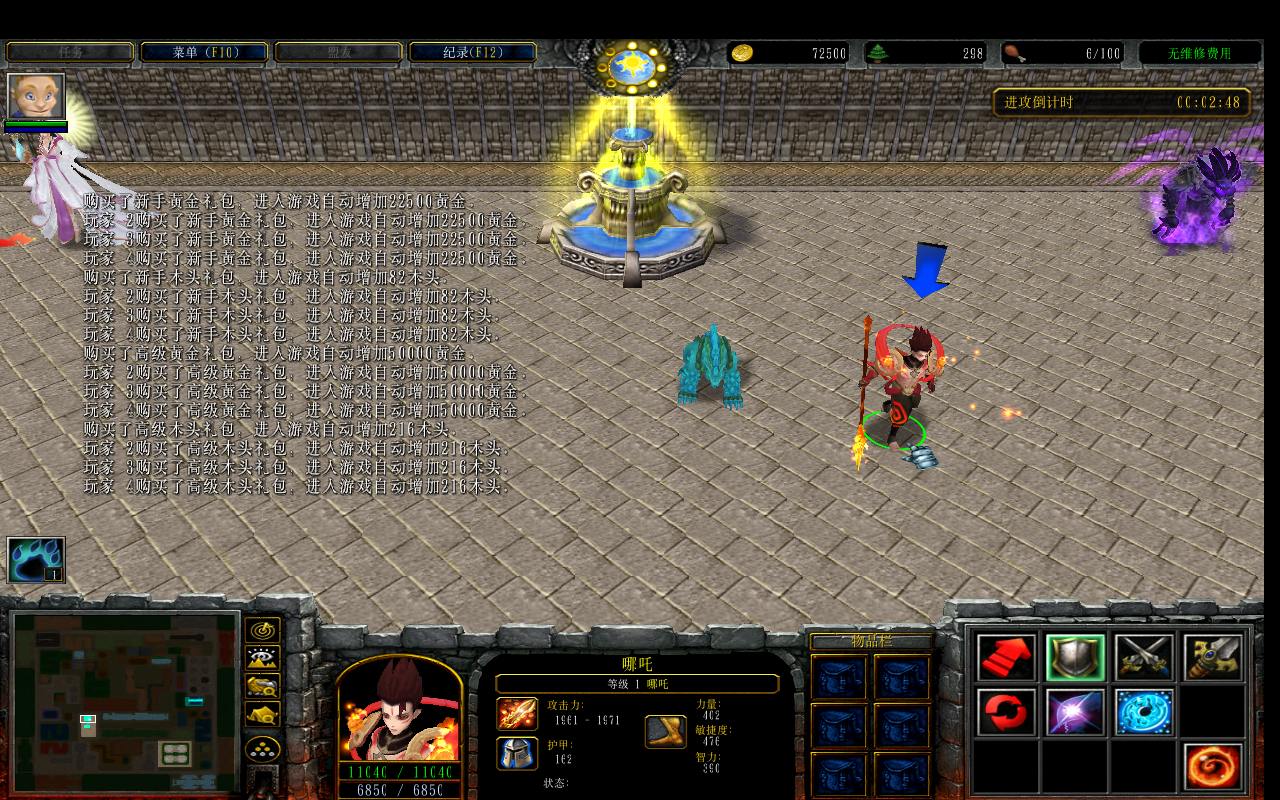Screen dimensions: 1280x800
Task: Open the 任务 quests button
Action: [x=70, y=52]
